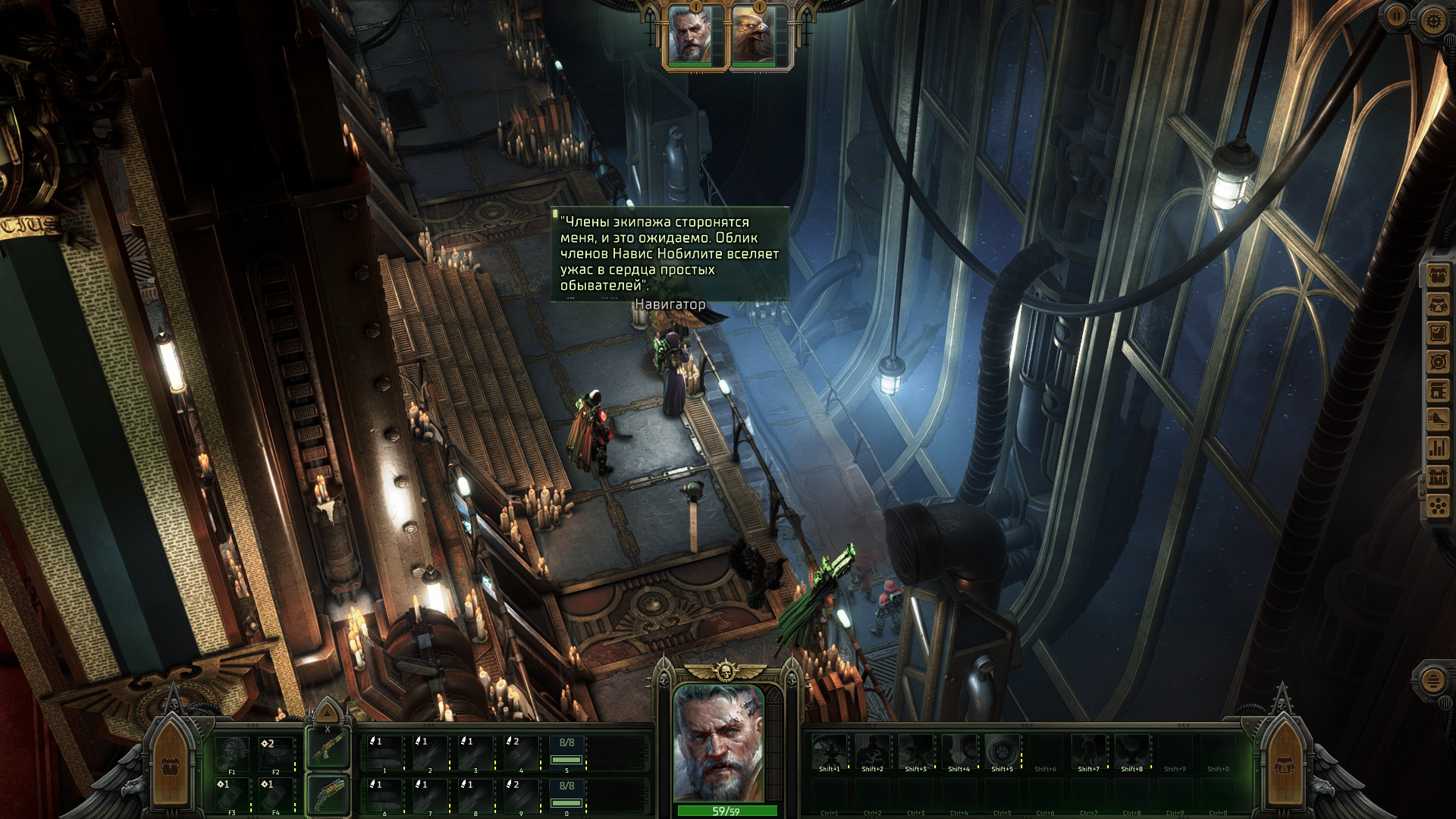This screenshot has height=819, width=1456.
Task: Activate the eagle ability on Shift+7
Action: coord(1088,752)
